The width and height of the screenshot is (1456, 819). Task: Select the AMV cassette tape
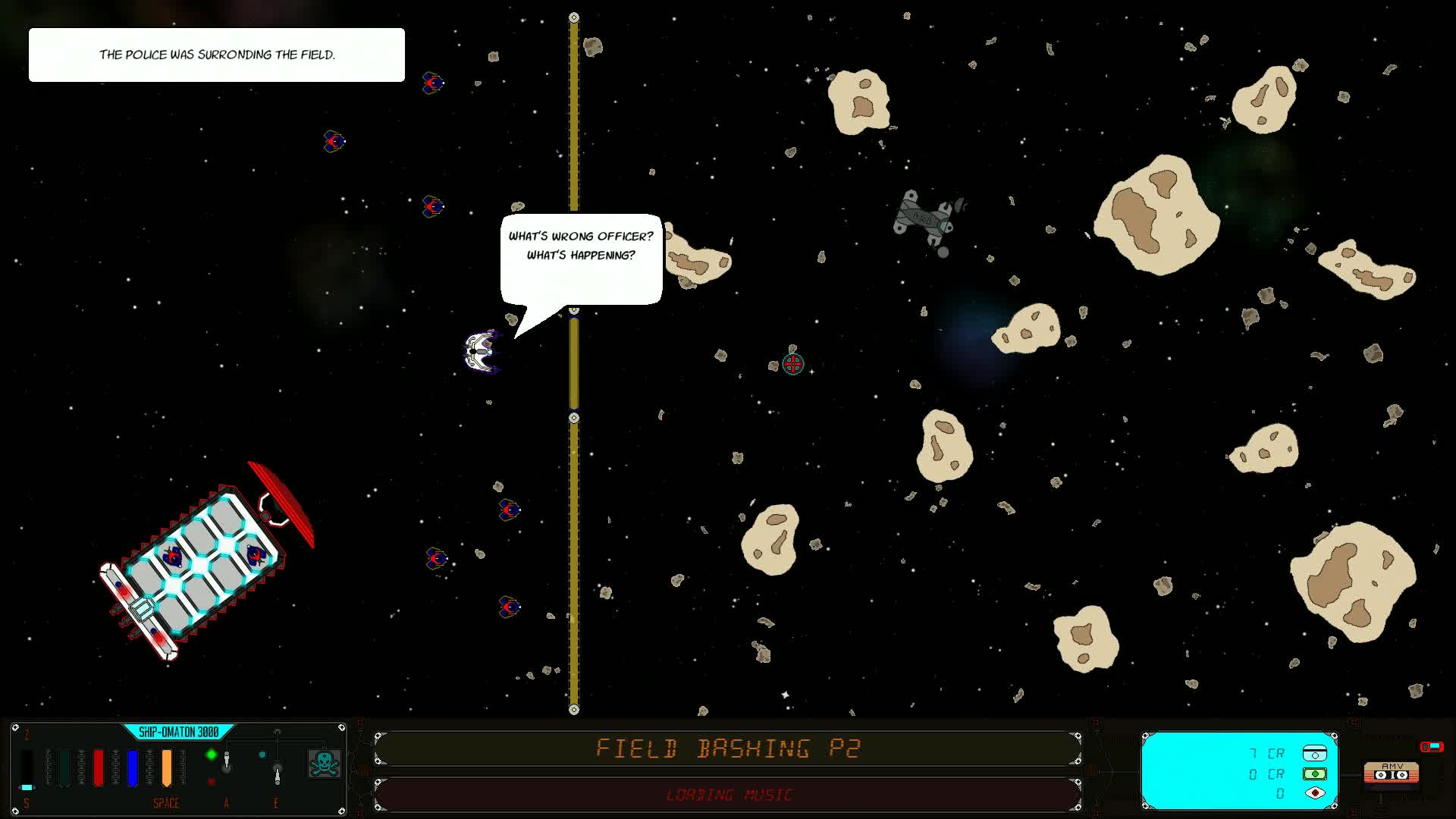[1392, 773]
